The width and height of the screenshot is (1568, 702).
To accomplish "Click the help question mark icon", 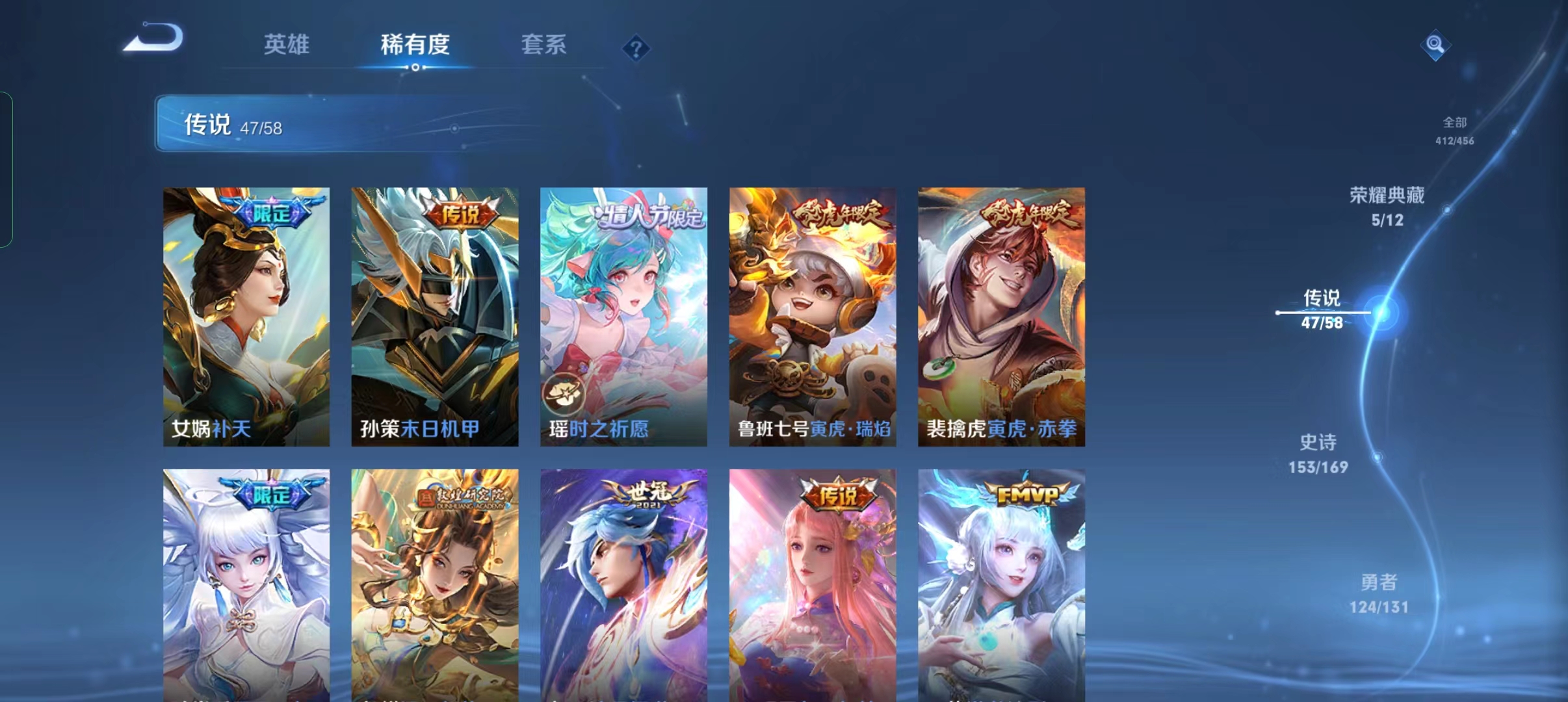I will [636, 47].
